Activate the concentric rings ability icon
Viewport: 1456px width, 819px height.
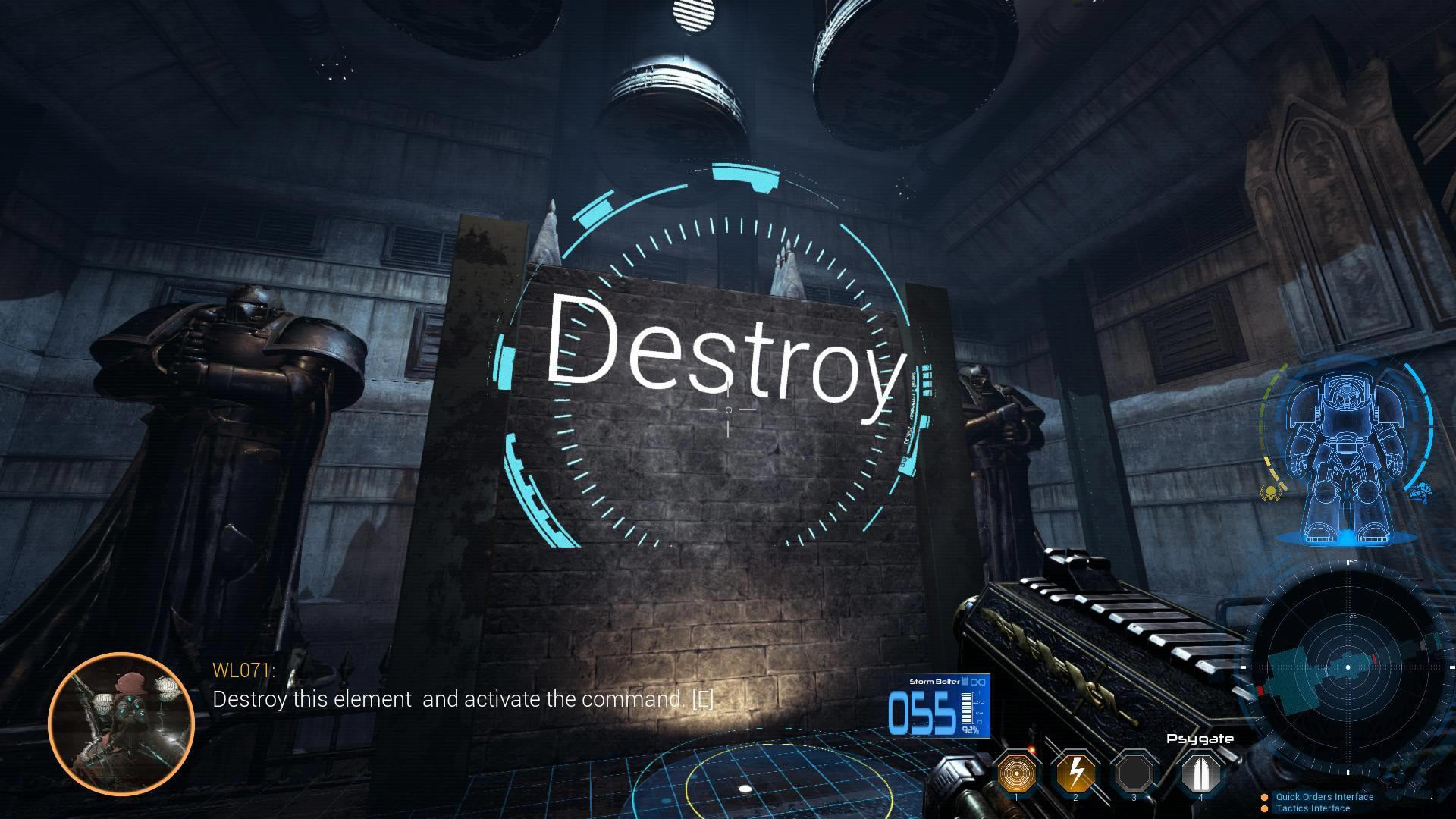click(x=1016, y=773)
